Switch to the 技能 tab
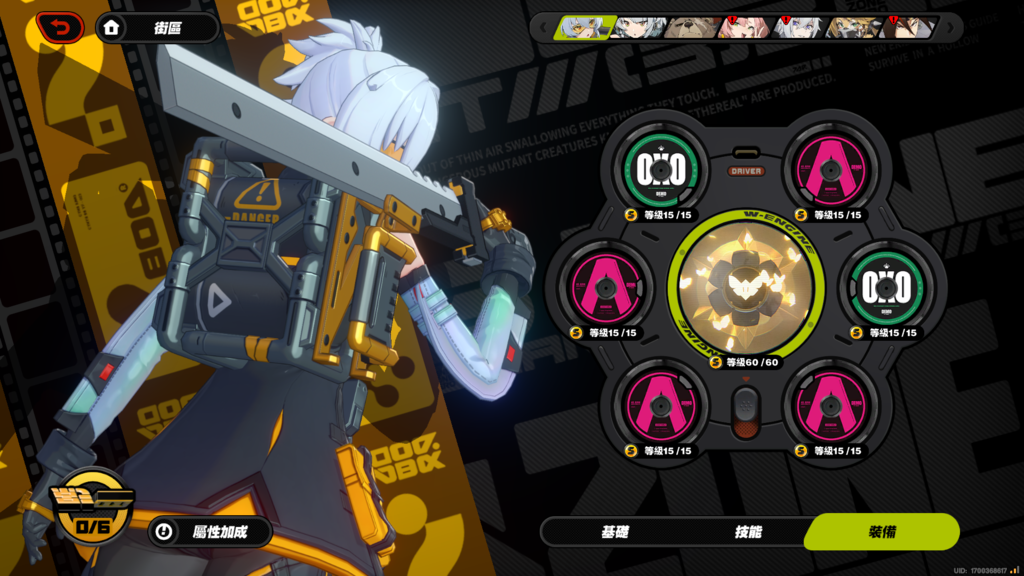The height and width of the screenshot is (576, 1024). pyautogui.click(x=748, y=532)
